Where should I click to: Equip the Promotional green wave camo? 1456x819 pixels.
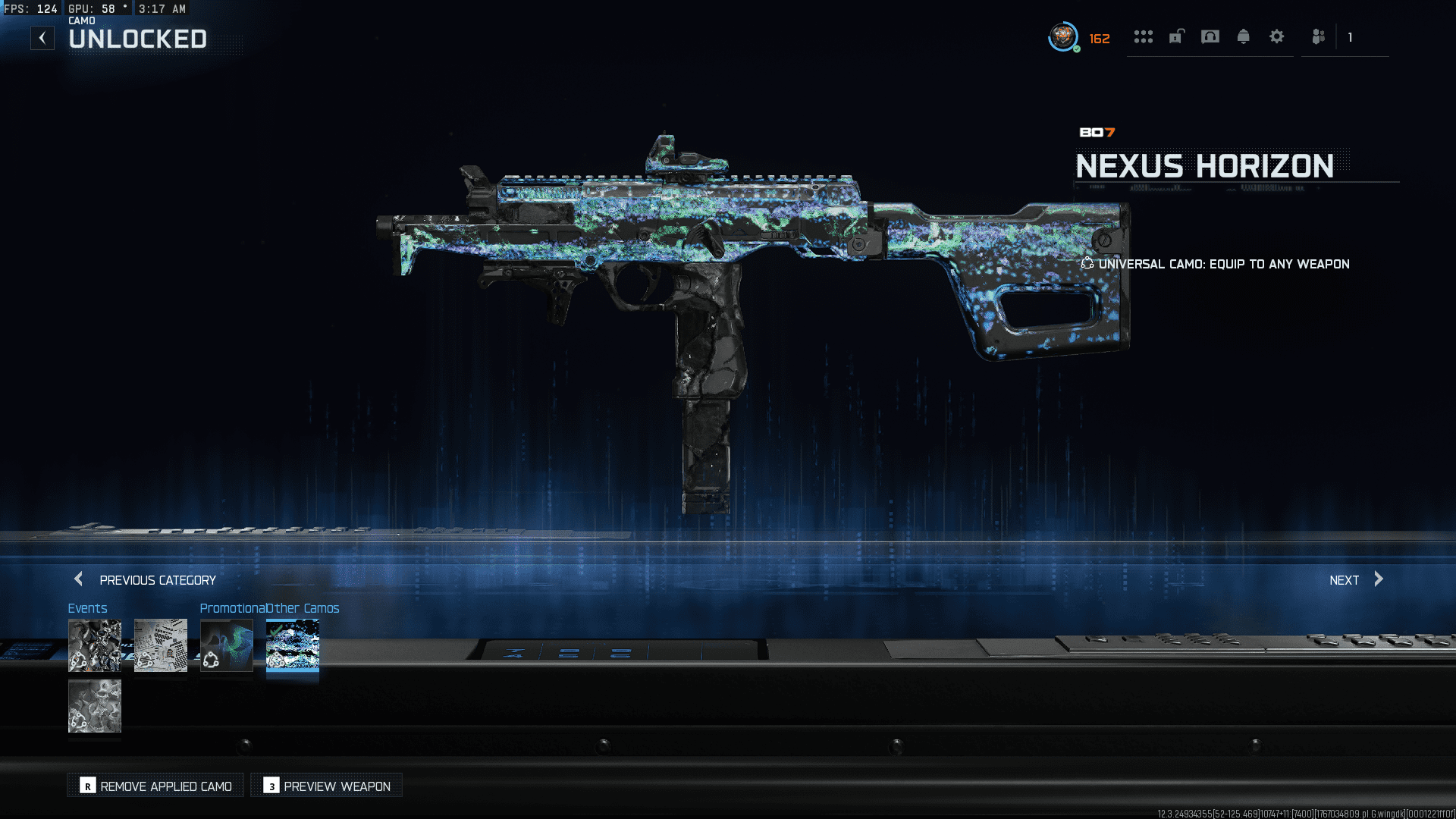(226, 645)
